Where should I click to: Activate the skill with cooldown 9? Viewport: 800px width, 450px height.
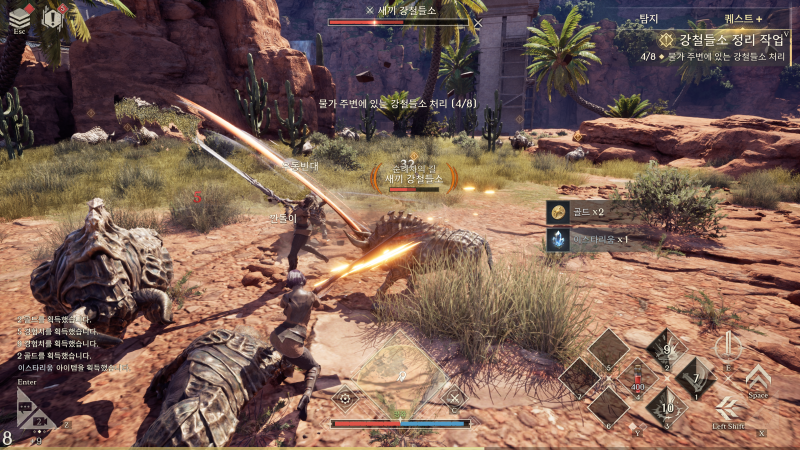[665, 350]
